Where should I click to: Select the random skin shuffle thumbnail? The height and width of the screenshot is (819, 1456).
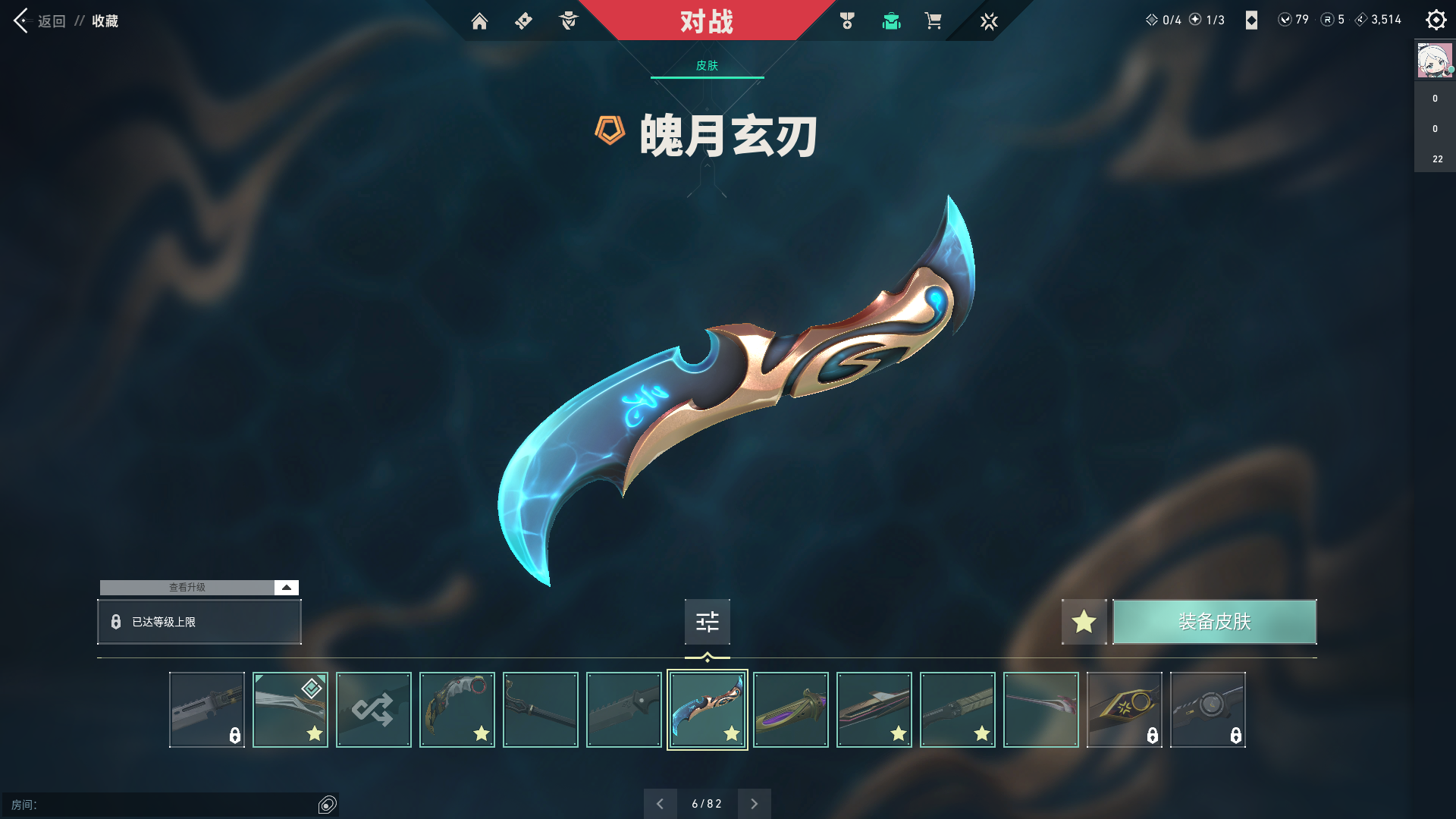point(373,709)
